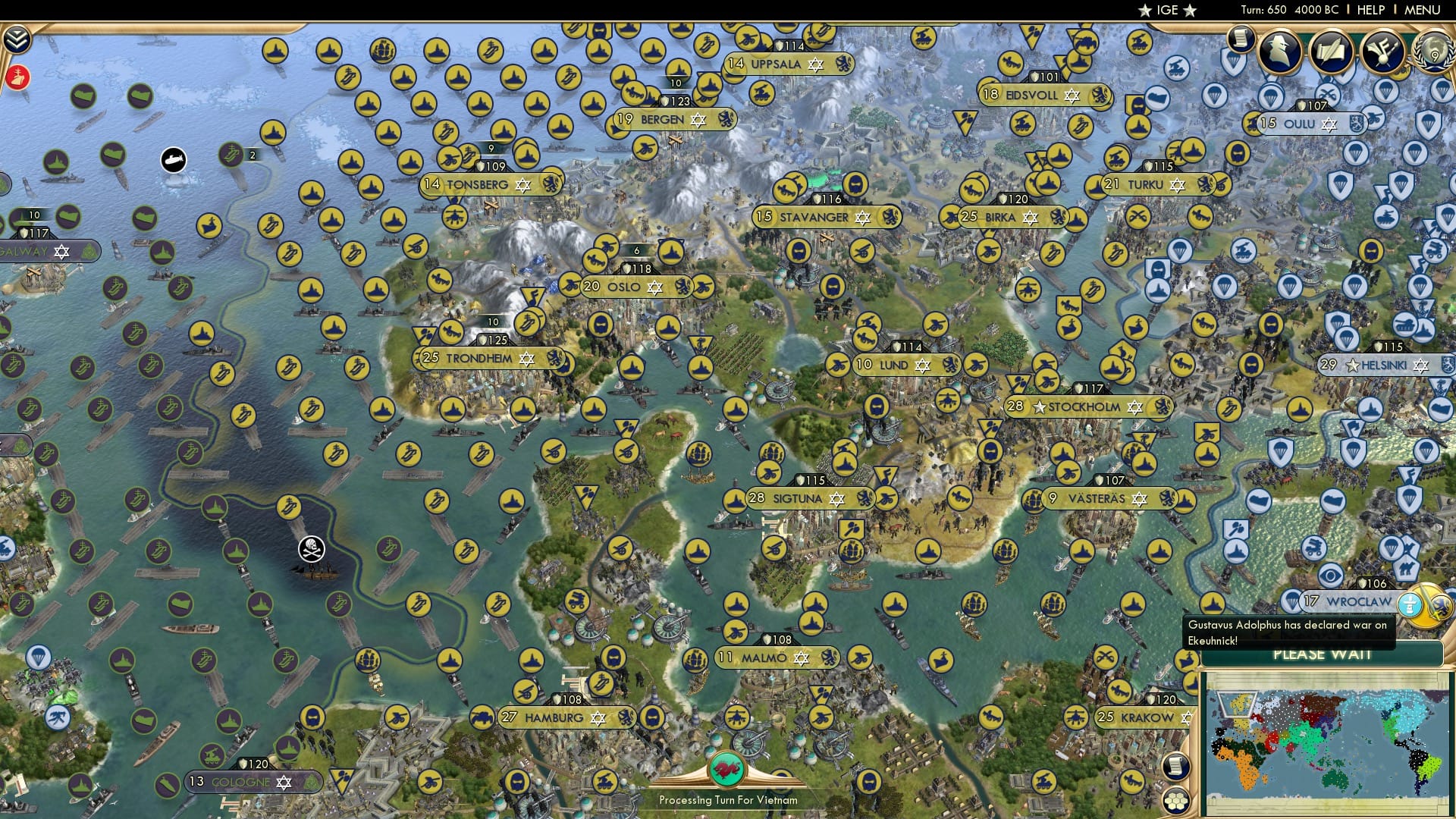Open the Diplomacy globe icon showing 9
Screen dimensions: 1456x819
[1436, 53]
